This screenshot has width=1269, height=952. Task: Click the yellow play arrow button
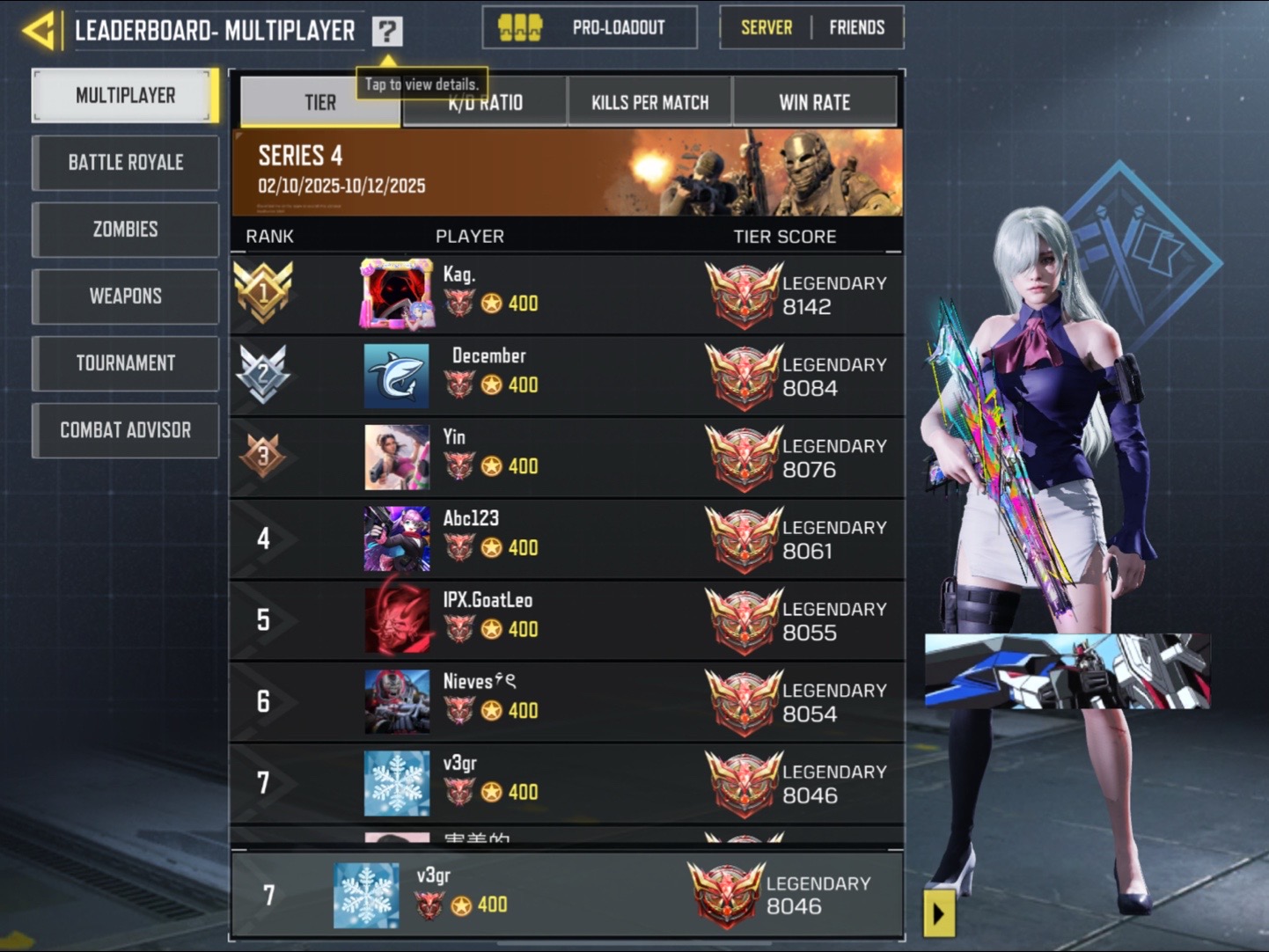[x=938, y=914]
